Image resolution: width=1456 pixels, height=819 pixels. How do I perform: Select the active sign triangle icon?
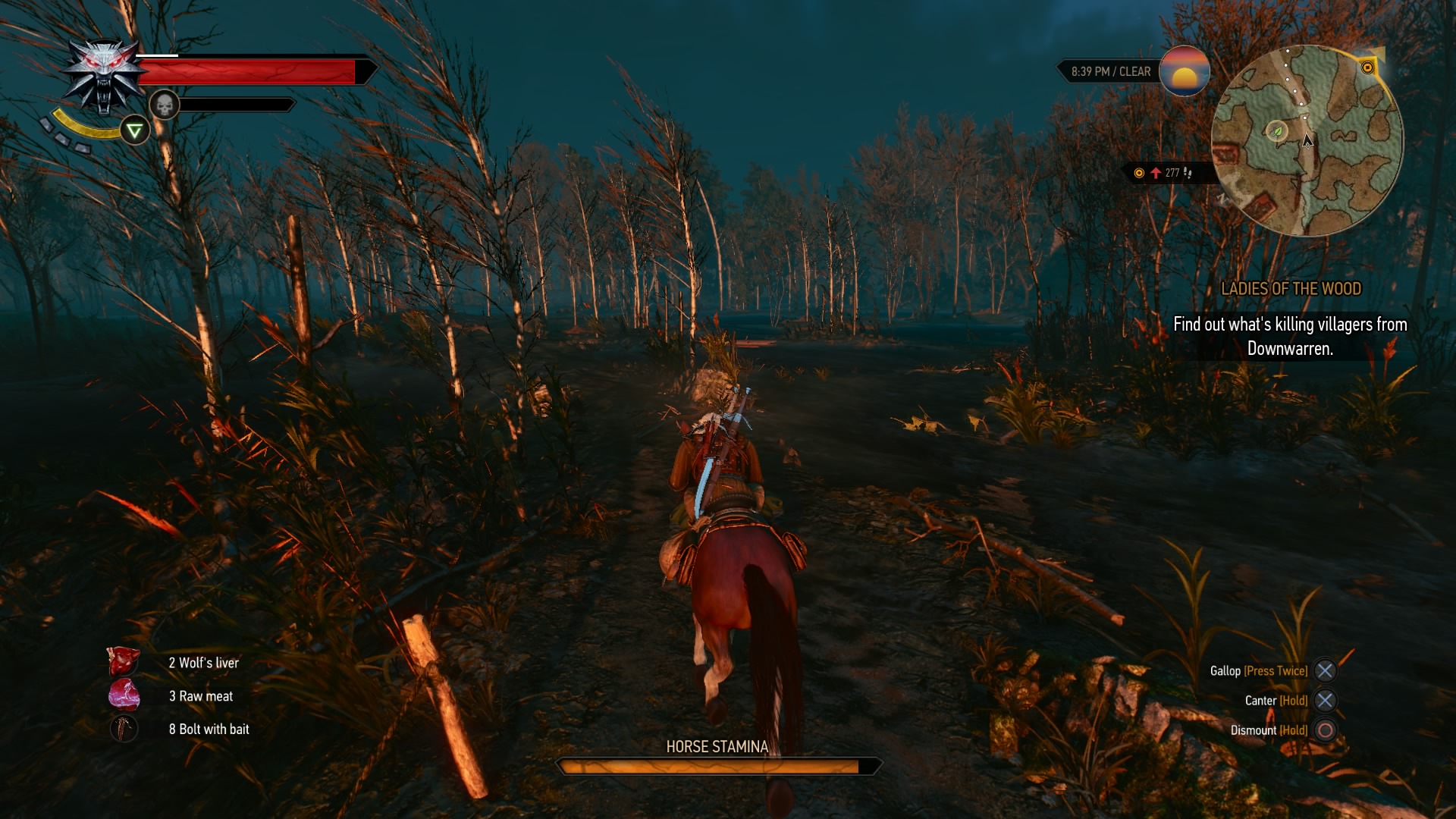tap(135, 131)
